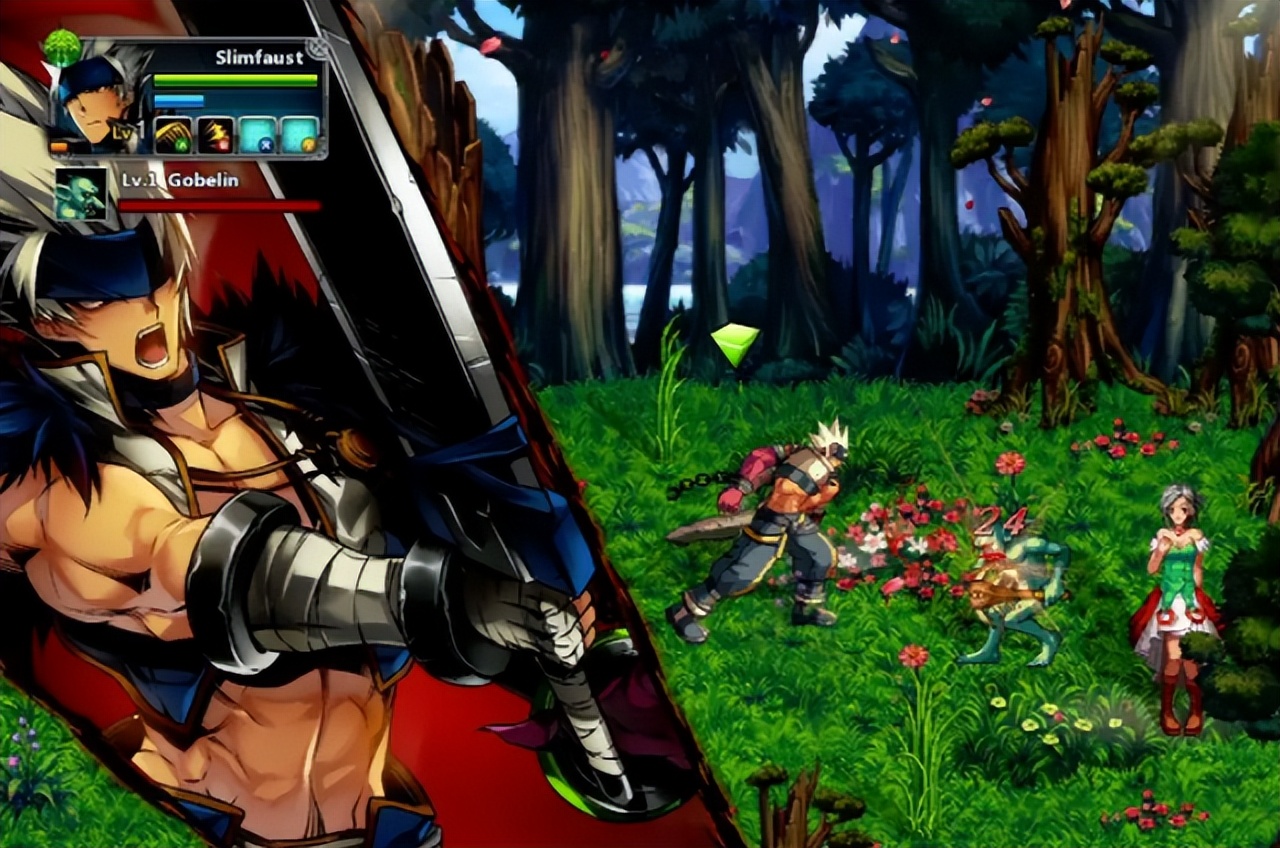Screen dimensions: 1280x848
Task: Activate the yellow claw slash skill
Action: (173, 135)
